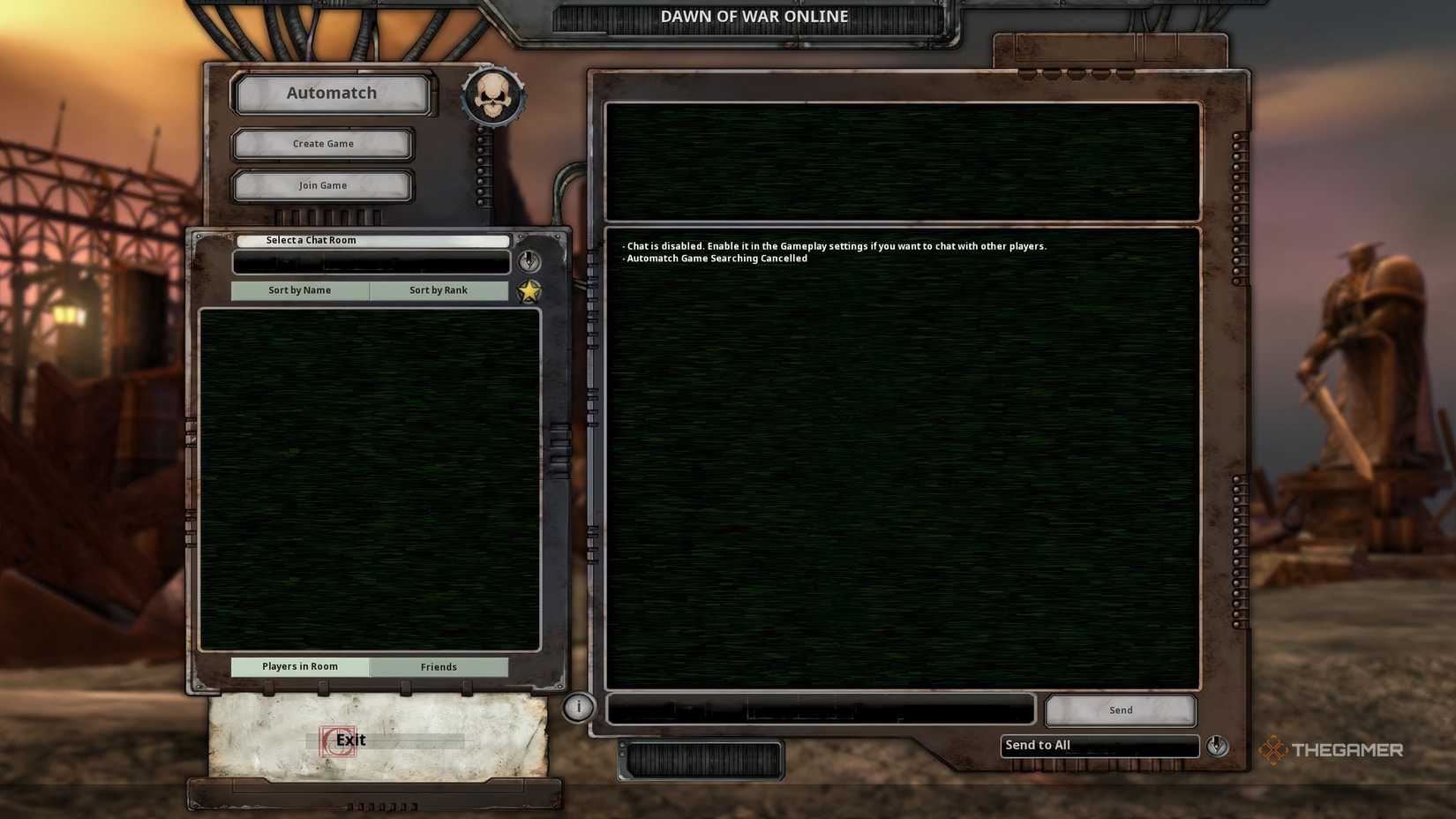This screenshot has width=1456, height=819.
Task: Start searching with the Automatch button
Action: click(x=331, y=93)
